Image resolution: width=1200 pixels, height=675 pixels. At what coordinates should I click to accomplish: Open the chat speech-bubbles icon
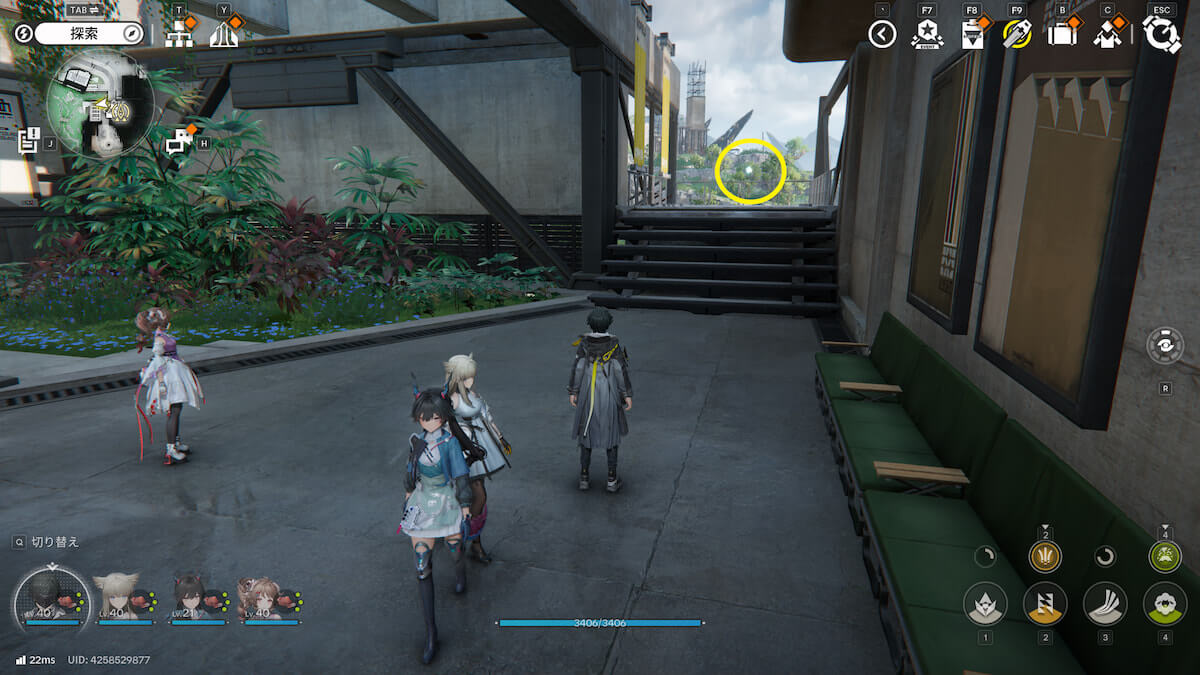pos(178,142)
